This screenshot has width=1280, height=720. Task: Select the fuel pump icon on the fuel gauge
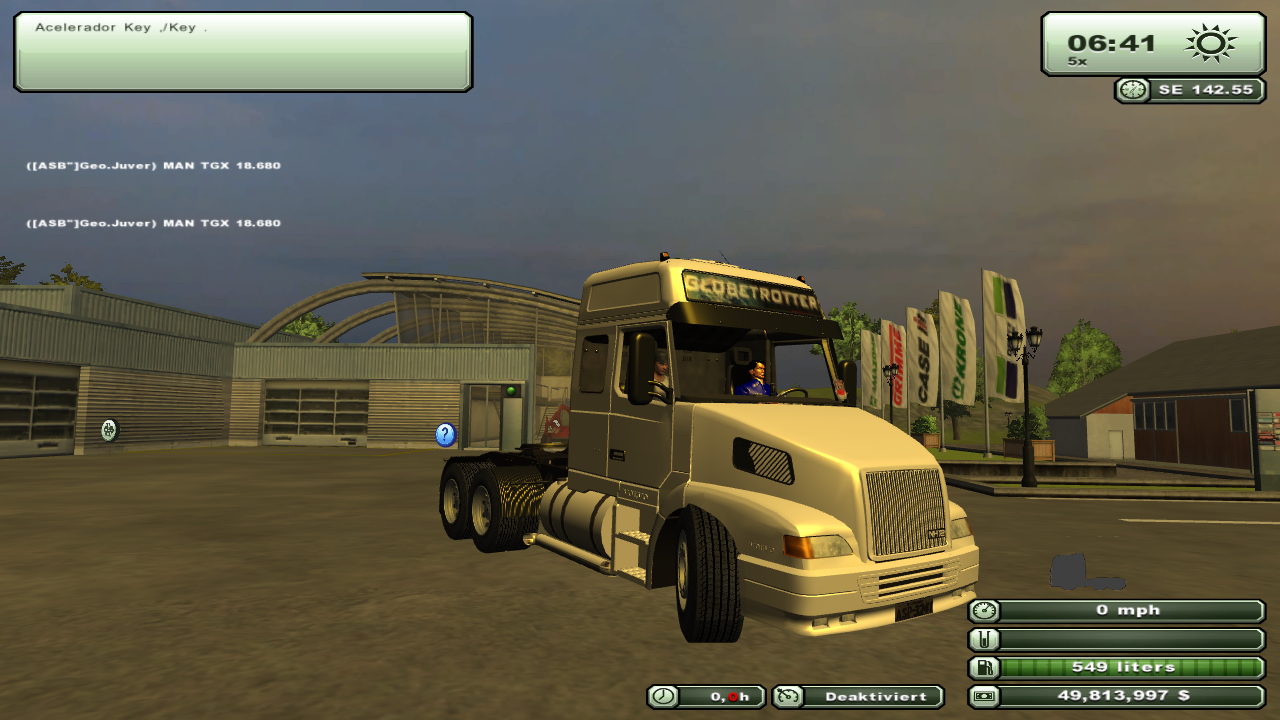pos(984,666)
